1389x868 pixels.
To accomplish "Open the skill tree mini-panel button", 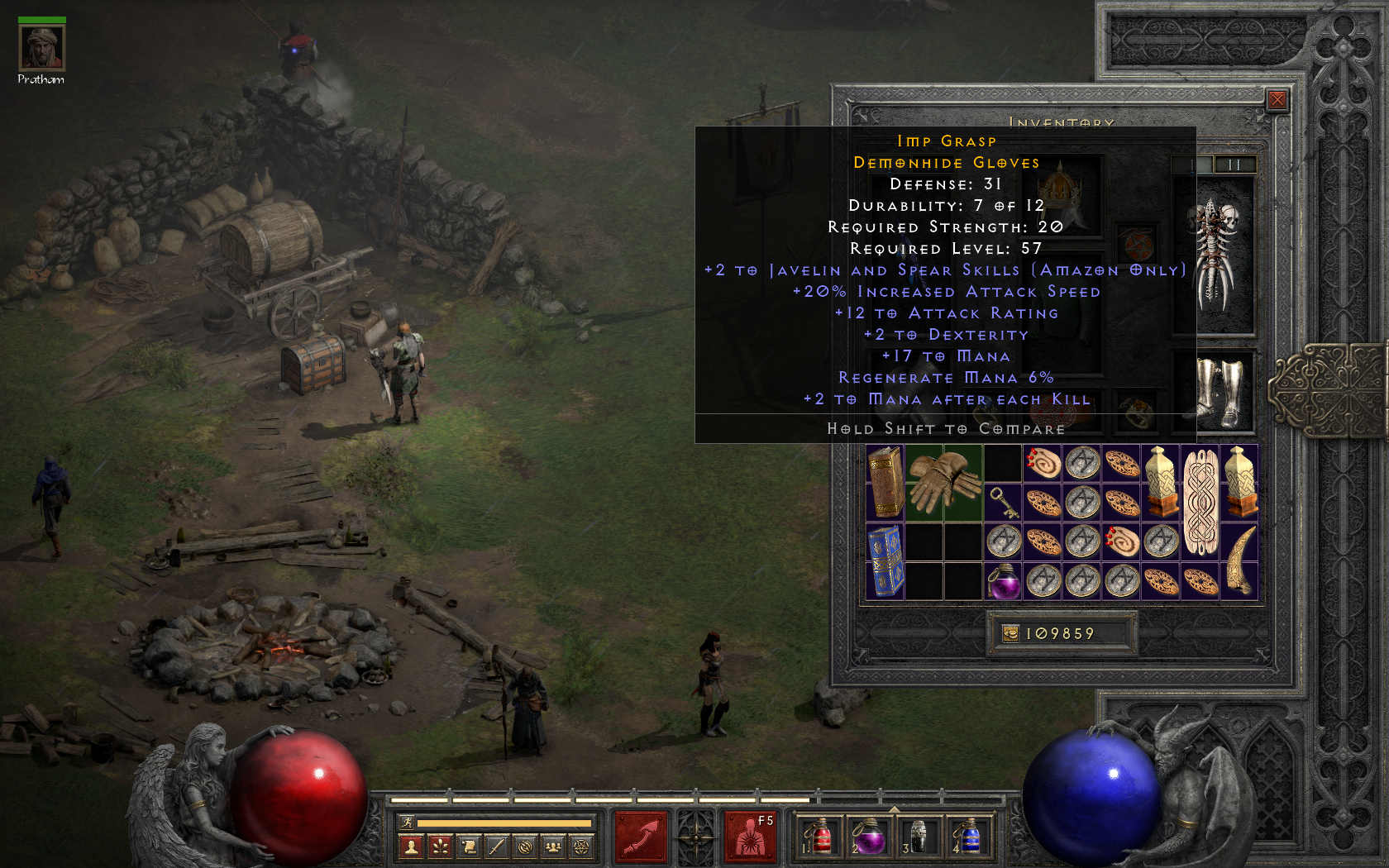I will tap(440, 847).
